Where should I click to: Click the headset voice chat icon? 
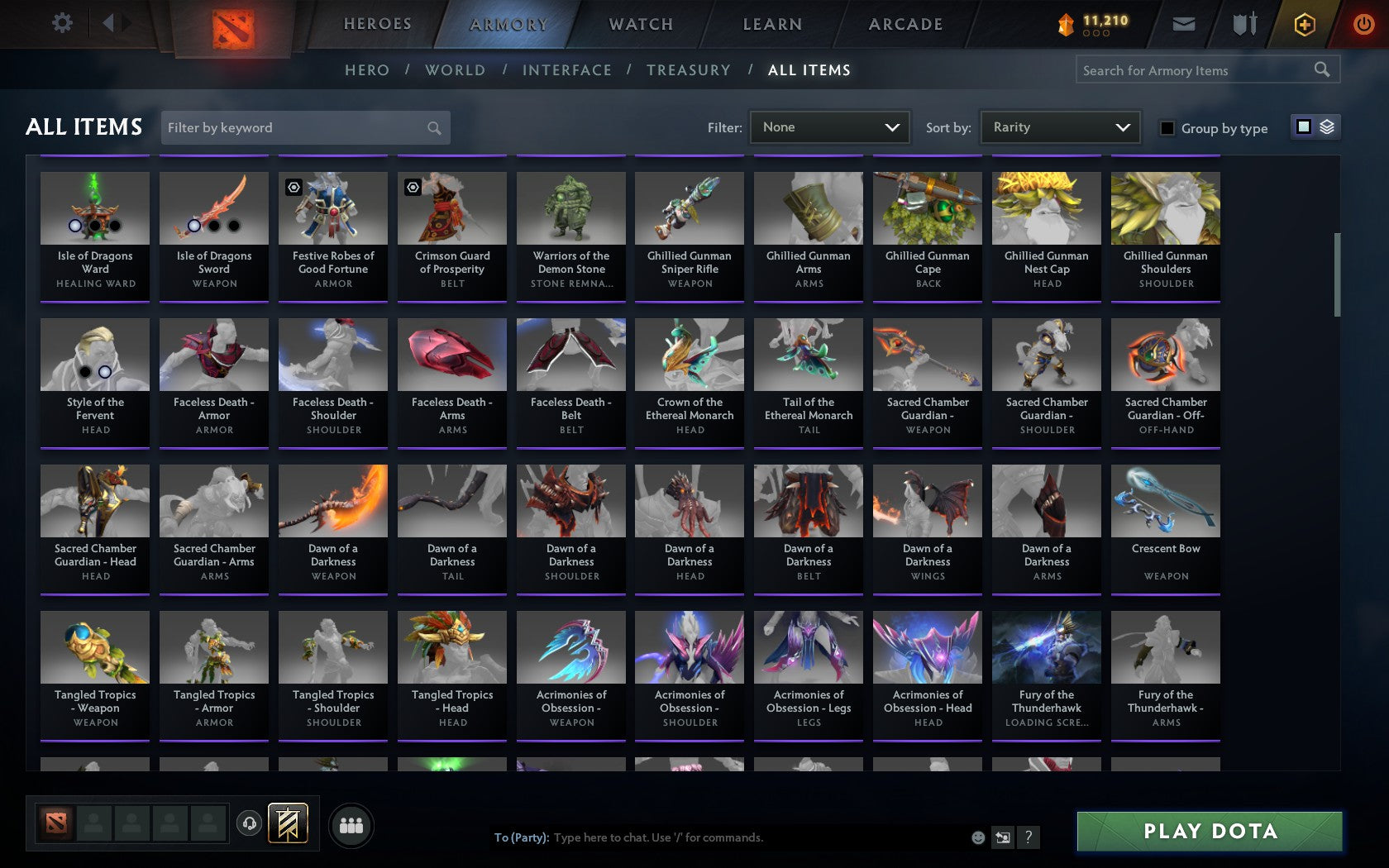coord(250,824)
